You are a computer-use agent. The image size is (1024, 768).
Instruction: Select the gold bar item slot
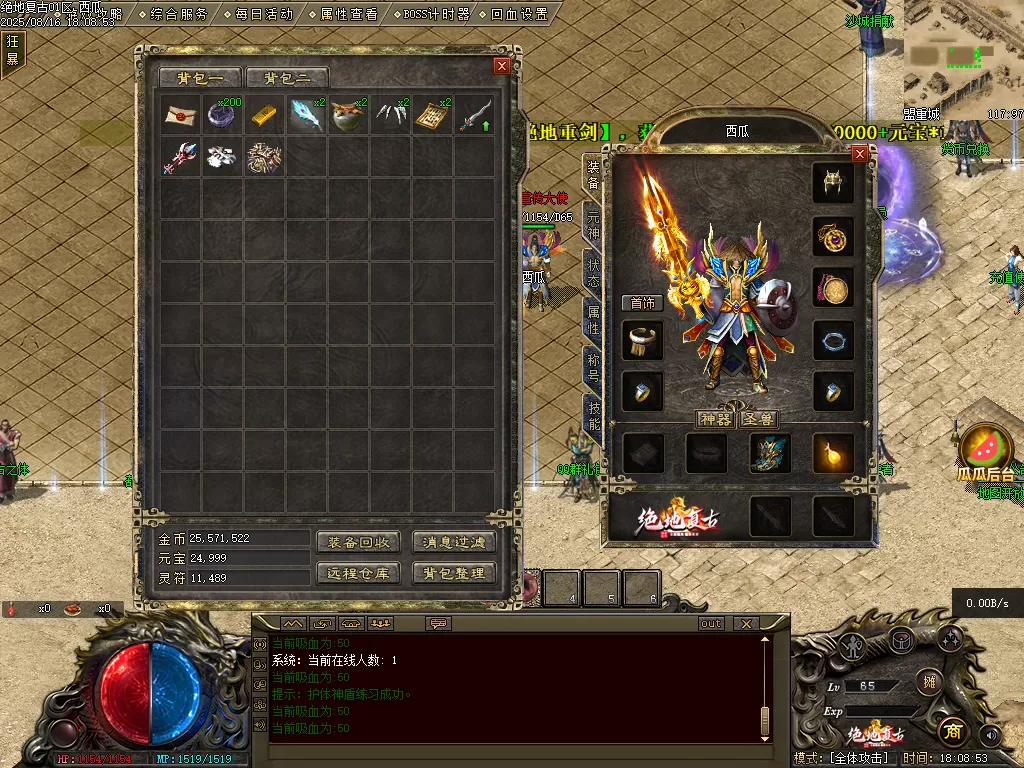pos(264,114)
